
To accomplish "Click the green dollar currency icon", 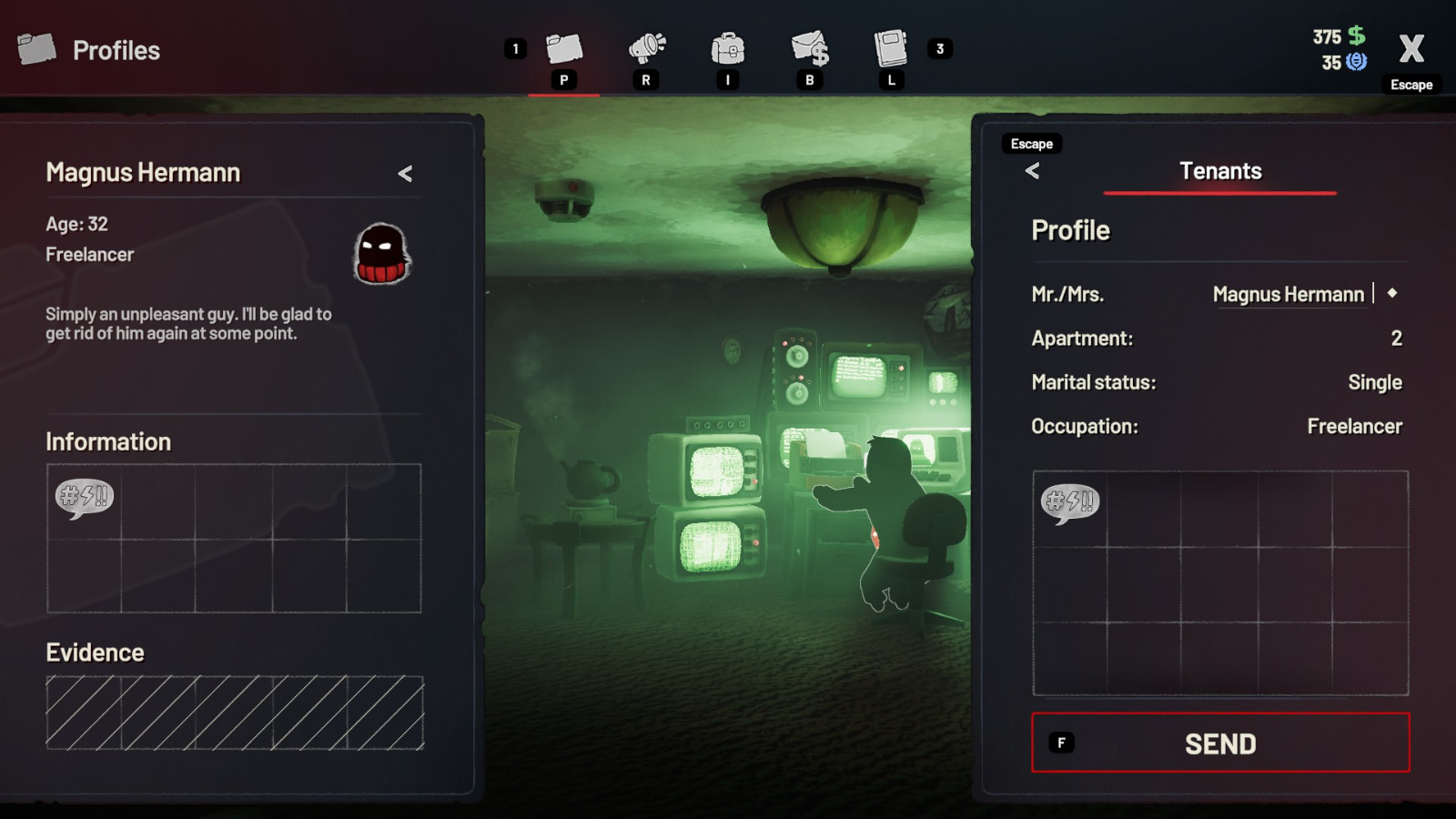I will (x=1357, y=36).
